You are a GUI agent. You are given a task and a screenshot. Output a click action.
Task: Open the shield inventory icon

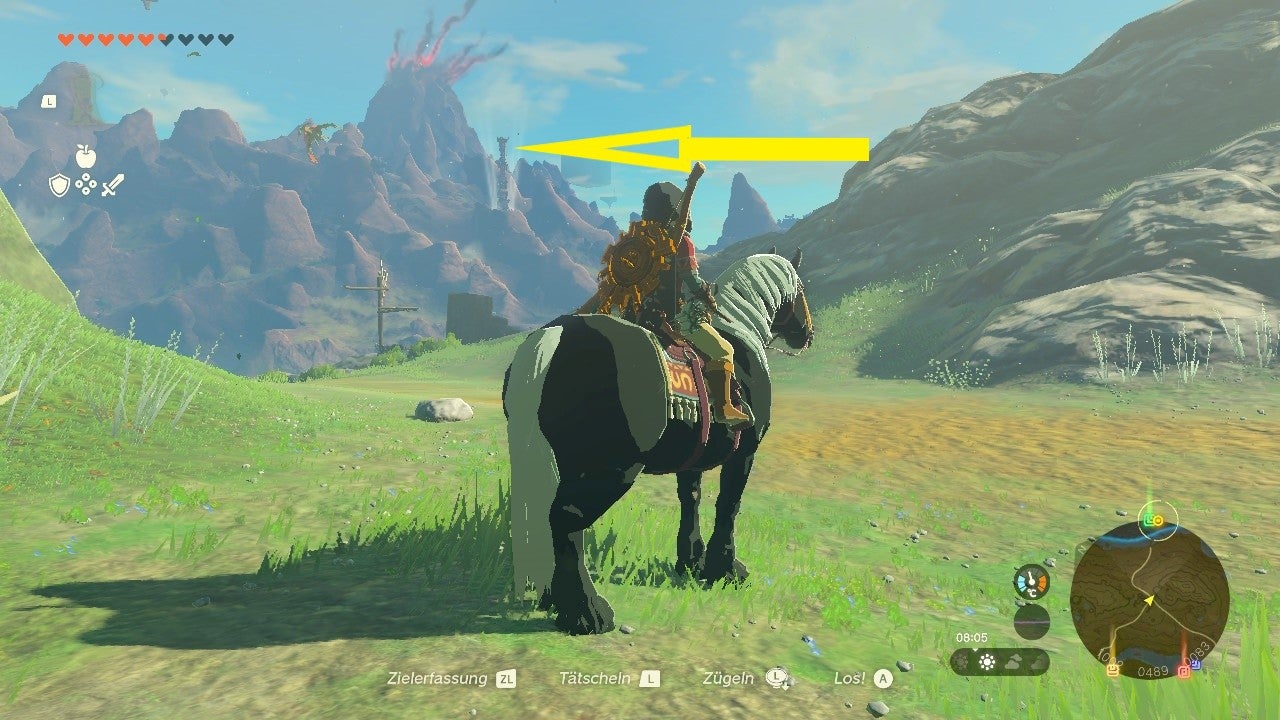(x=59, y=184)
